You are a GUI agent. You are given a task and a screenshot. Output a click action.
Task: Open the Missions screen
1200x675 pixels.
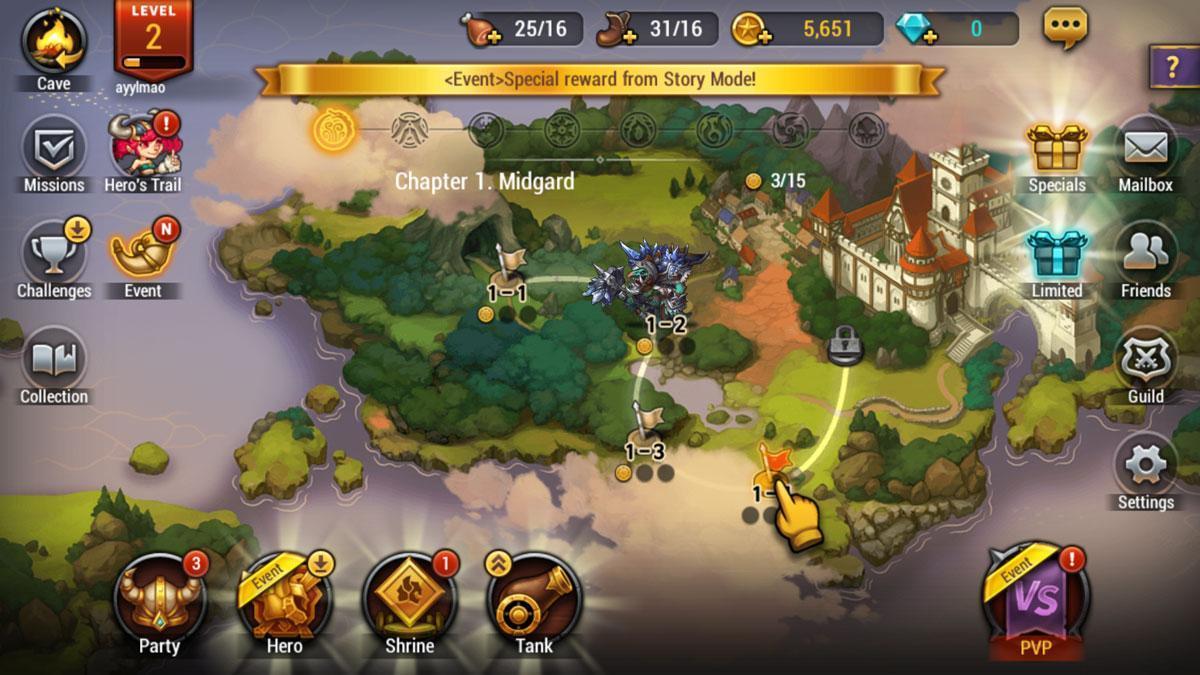pos(54,150)
